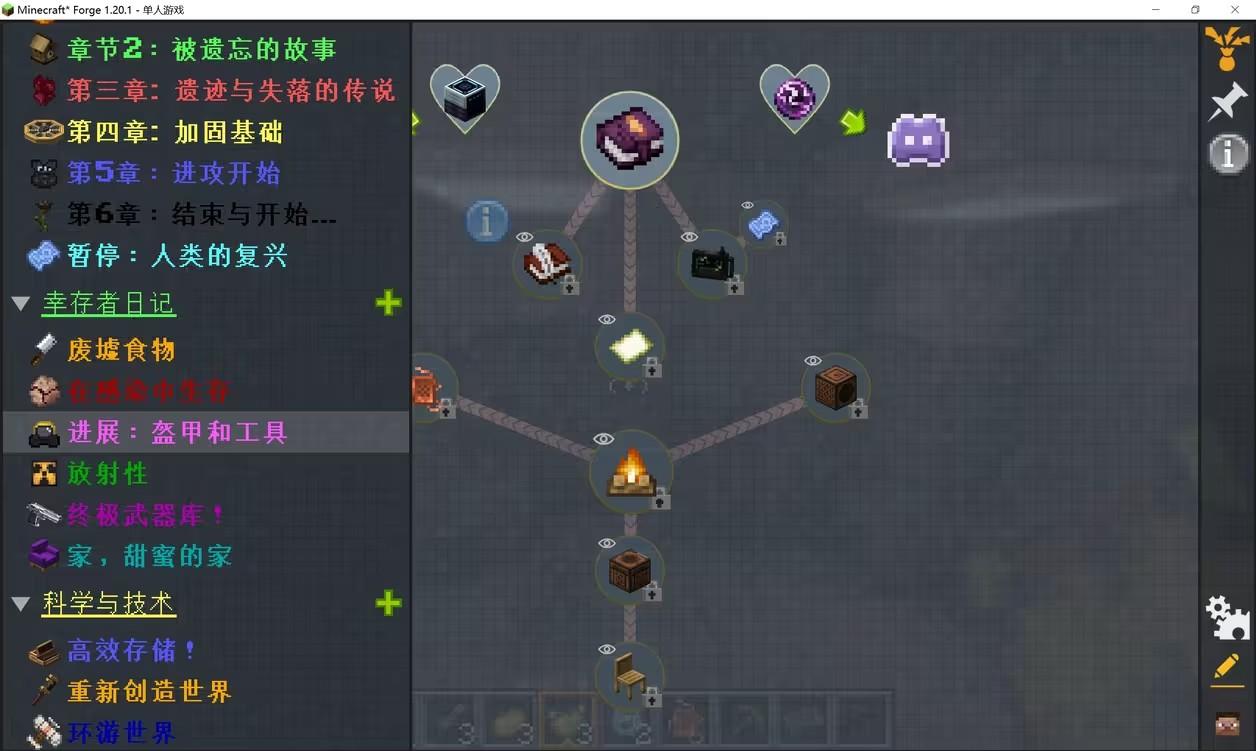Select the large purple book quest

tap(629, 140)
